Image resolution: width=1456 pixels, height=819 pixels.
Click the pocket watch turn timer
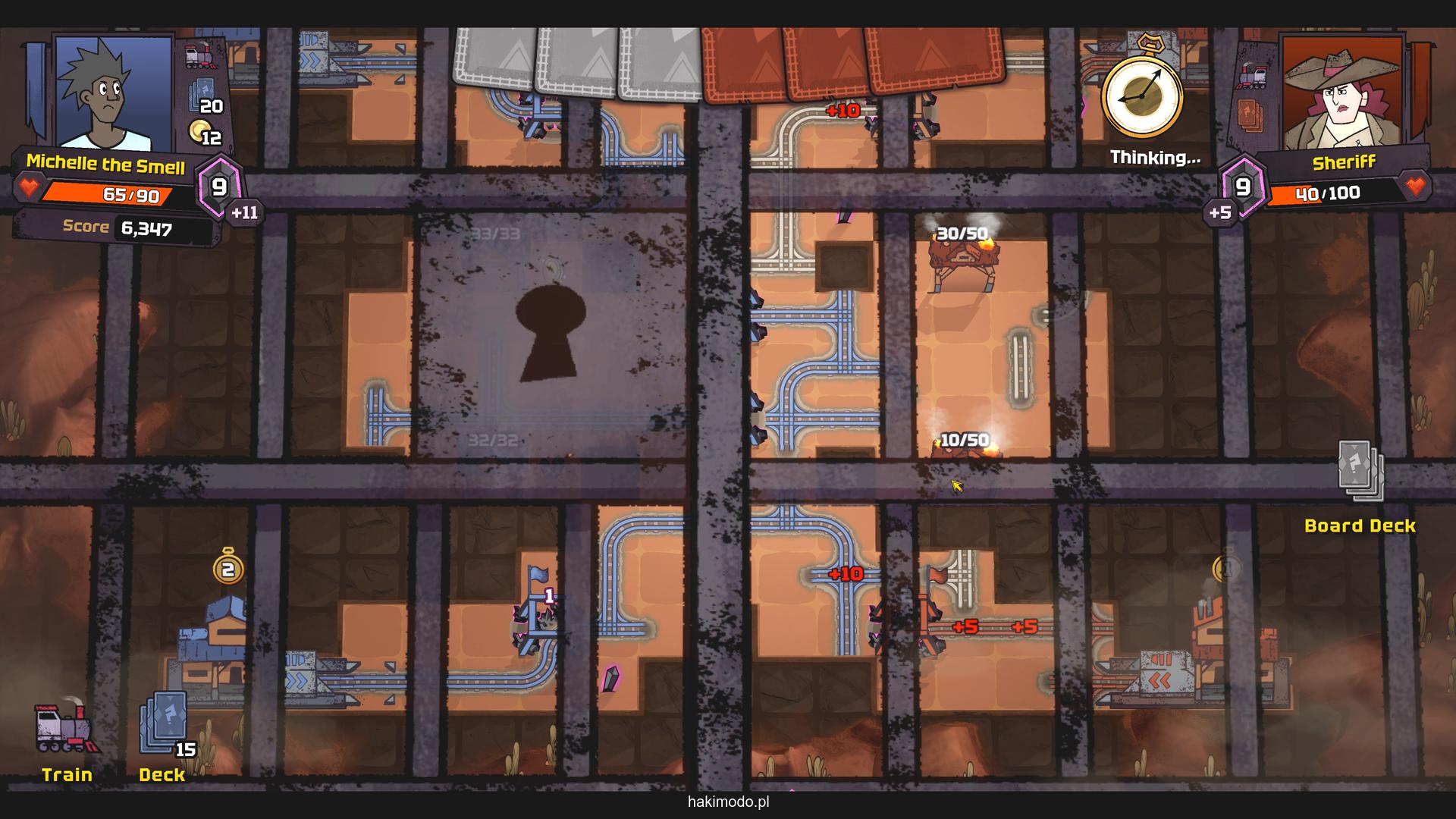pyautogui.click(x=1141, y=95)
